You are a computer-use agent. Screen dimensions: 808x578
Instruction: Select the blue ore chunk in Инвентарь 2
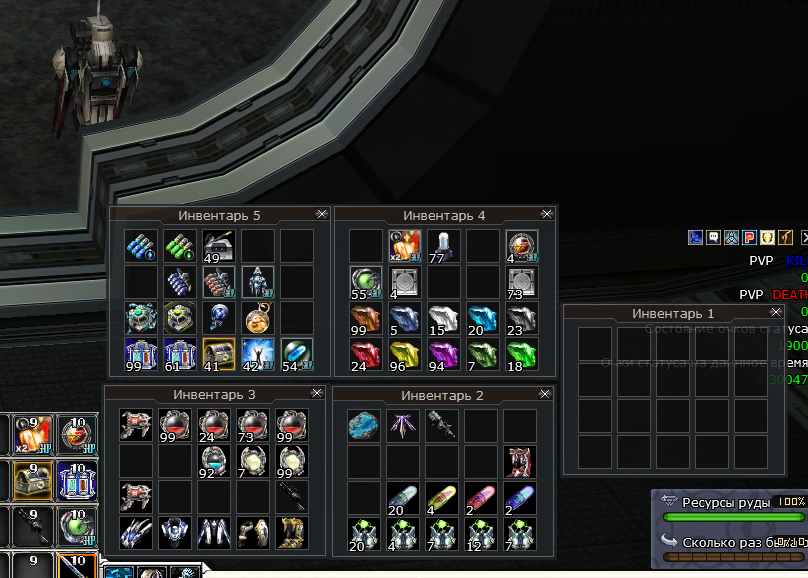[364, 426]
